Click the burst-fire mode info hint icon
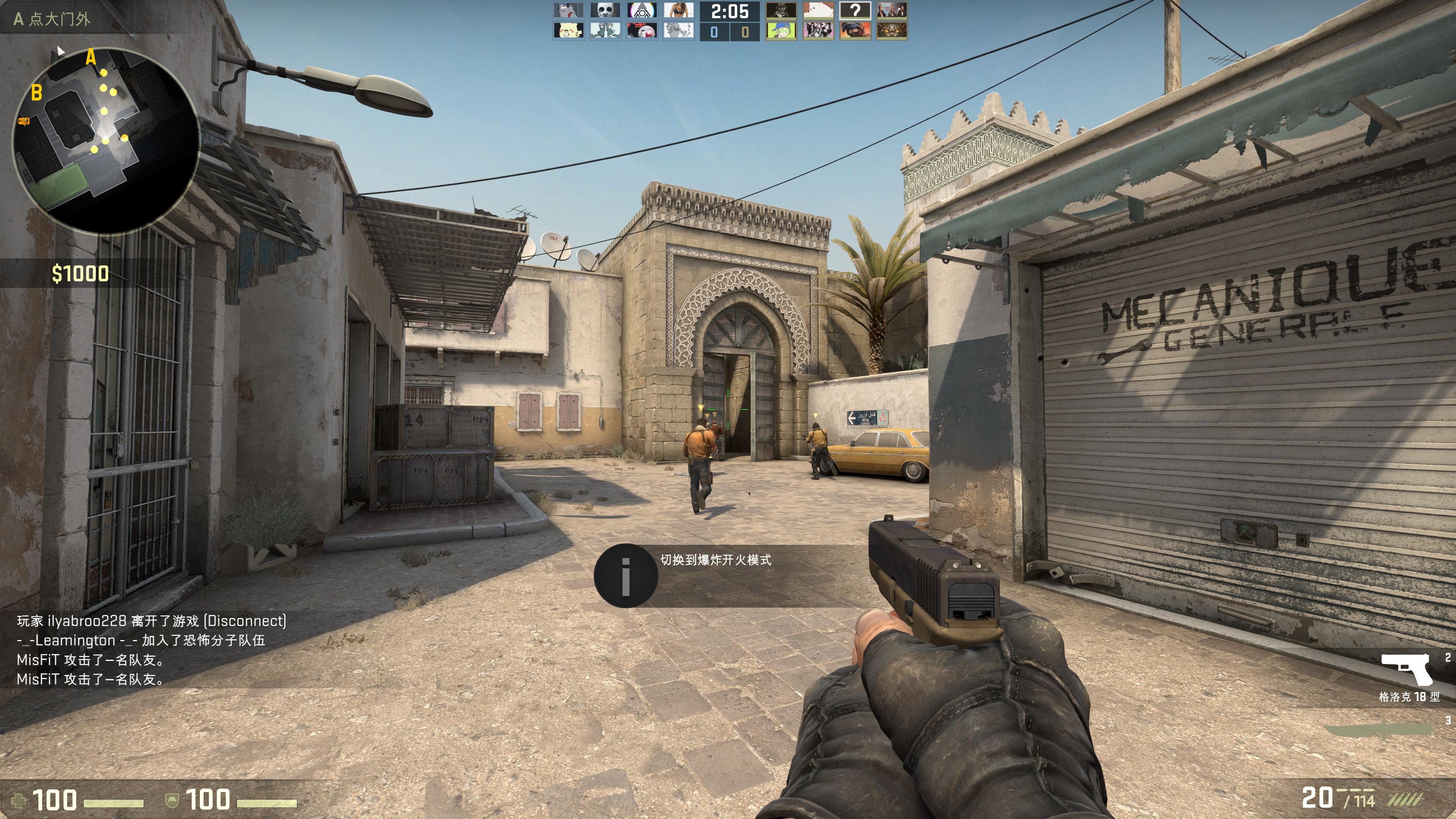Image resolution: width=1456 pixels, height=819 pixels. point(626,576)
